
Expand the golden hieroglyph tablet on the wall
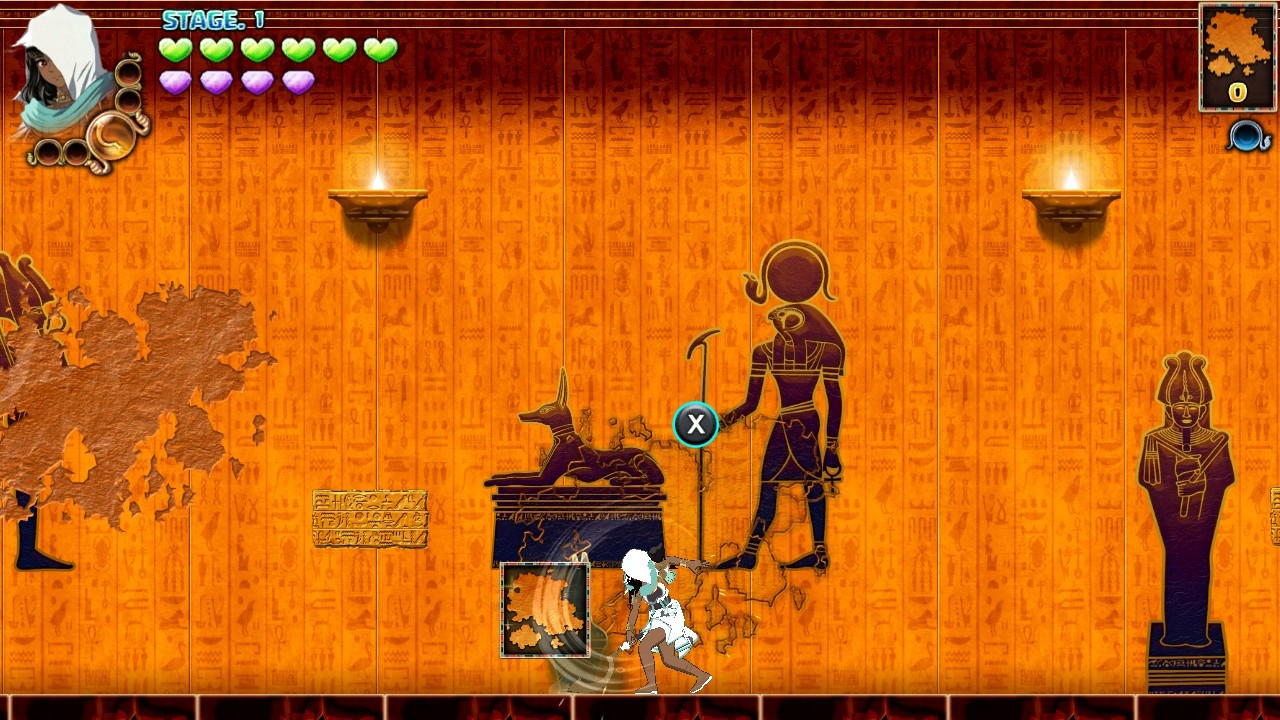(368, 520)
